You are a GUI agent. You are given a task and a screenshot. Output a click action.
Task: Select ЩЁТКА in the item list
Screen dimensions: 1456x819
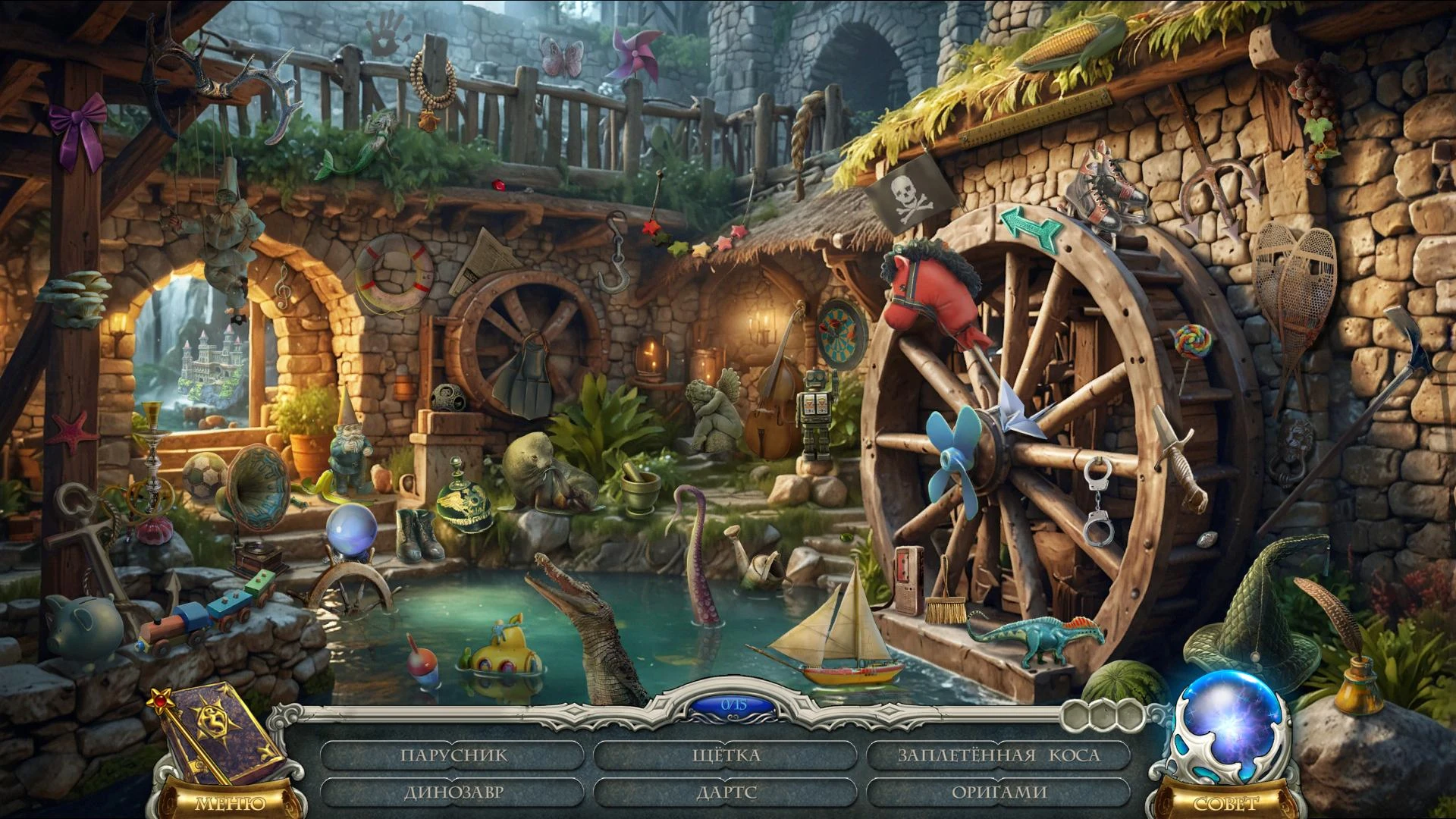click(x=726, y=755)
